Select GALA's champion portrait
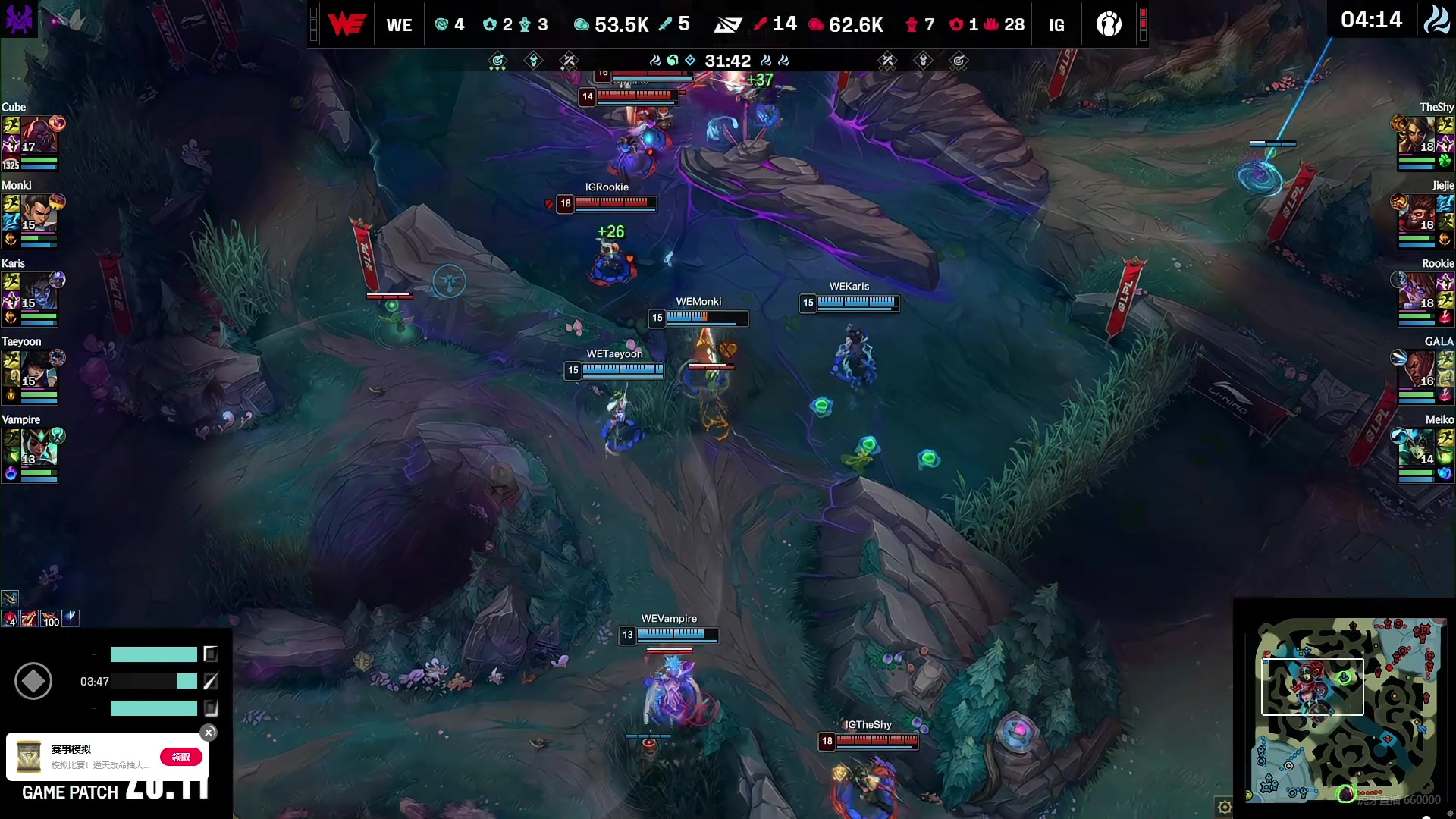The width and height of the screenshot is (1456, 819). (x=1417, y=371)
